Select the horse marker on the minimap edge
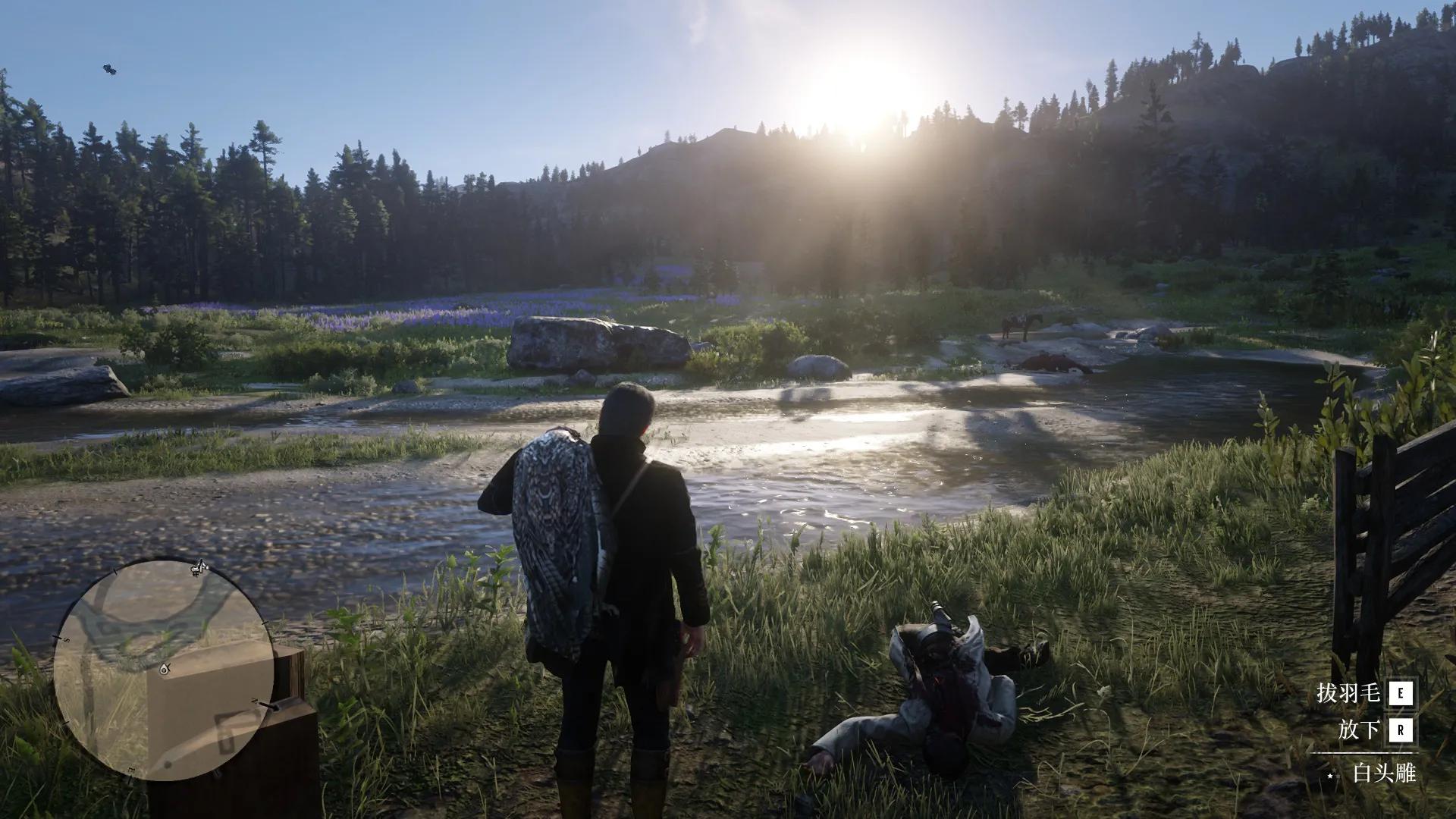Viewport: 1456px width, 819px height. [x=199, y=566]
